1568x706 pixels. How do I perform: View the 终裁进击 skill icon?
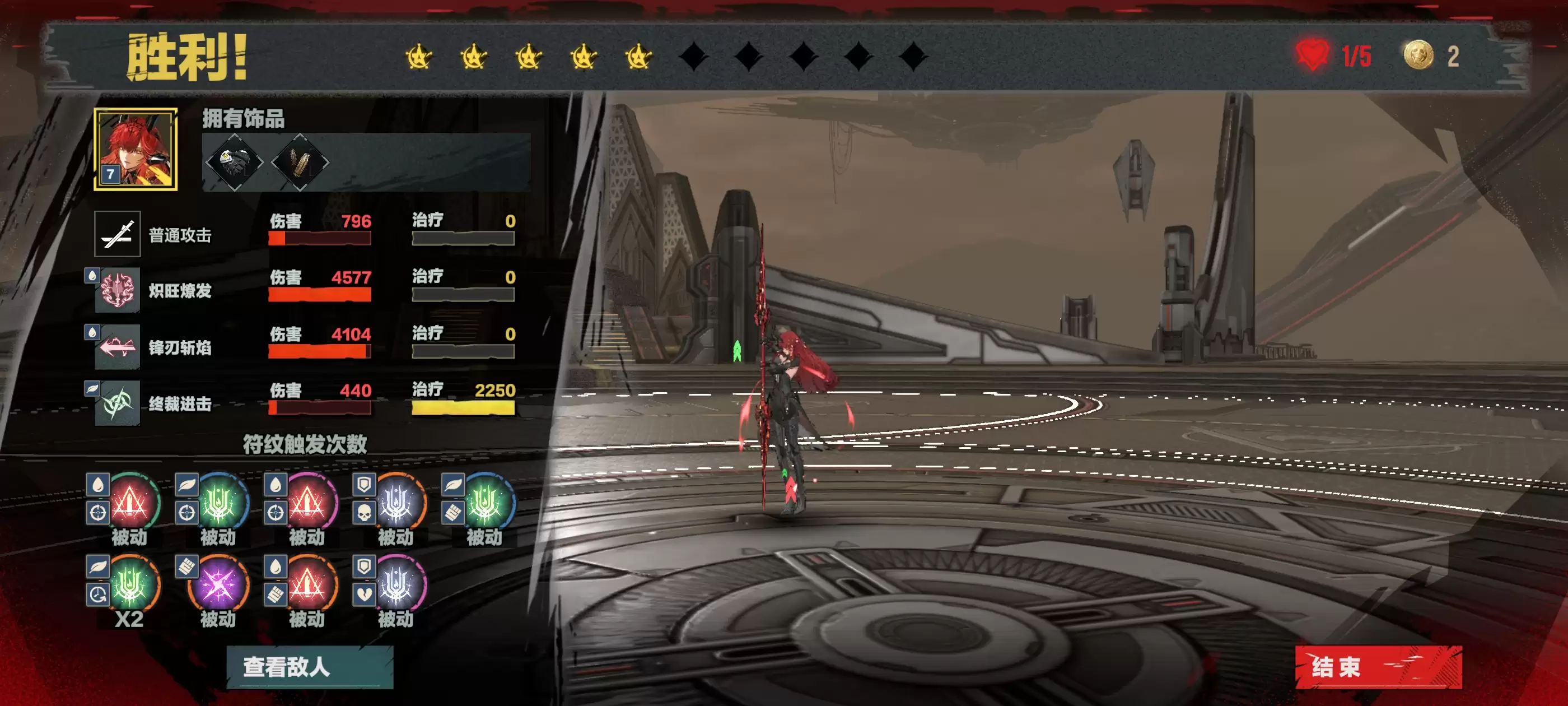118,403
